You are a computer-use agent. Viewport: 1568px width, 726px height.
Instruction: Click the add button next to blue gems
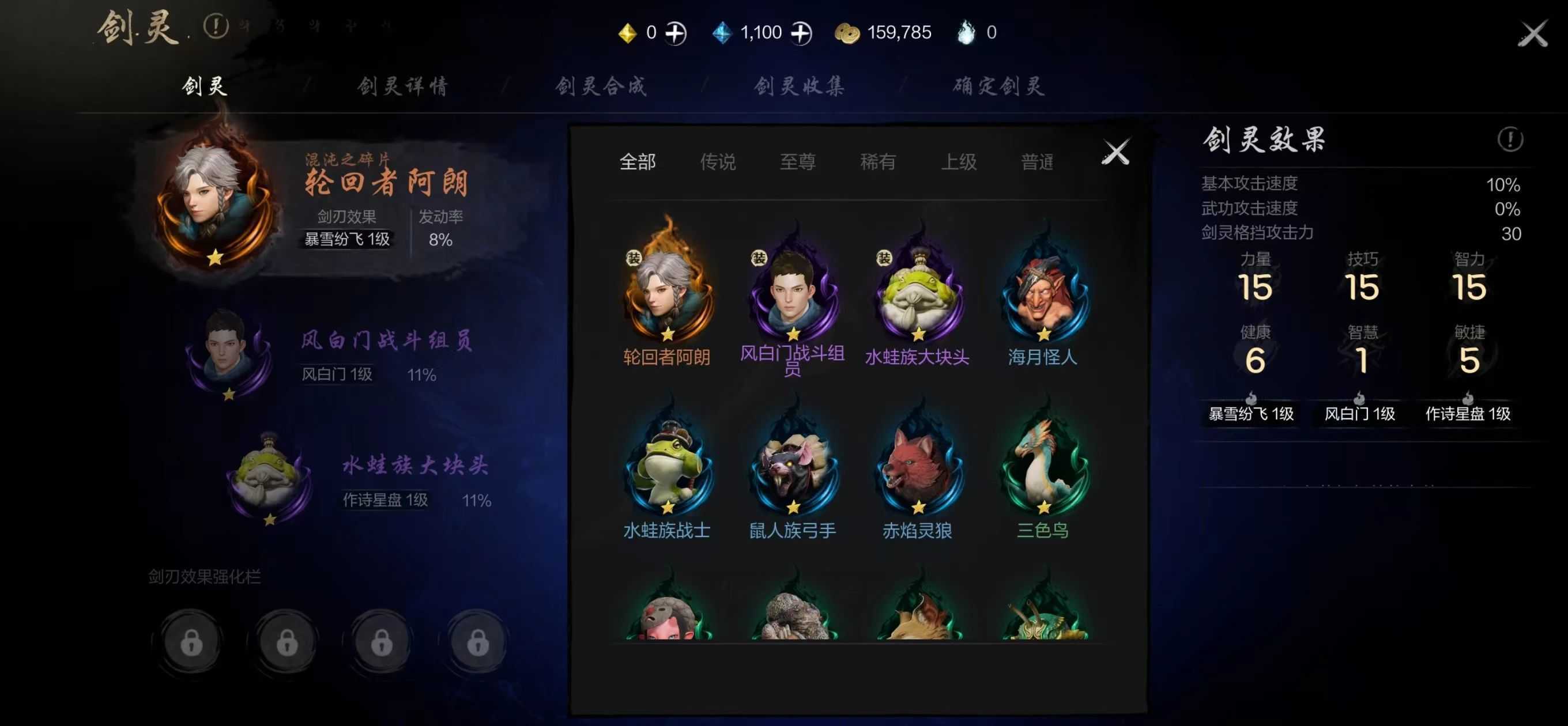(804, 32)
